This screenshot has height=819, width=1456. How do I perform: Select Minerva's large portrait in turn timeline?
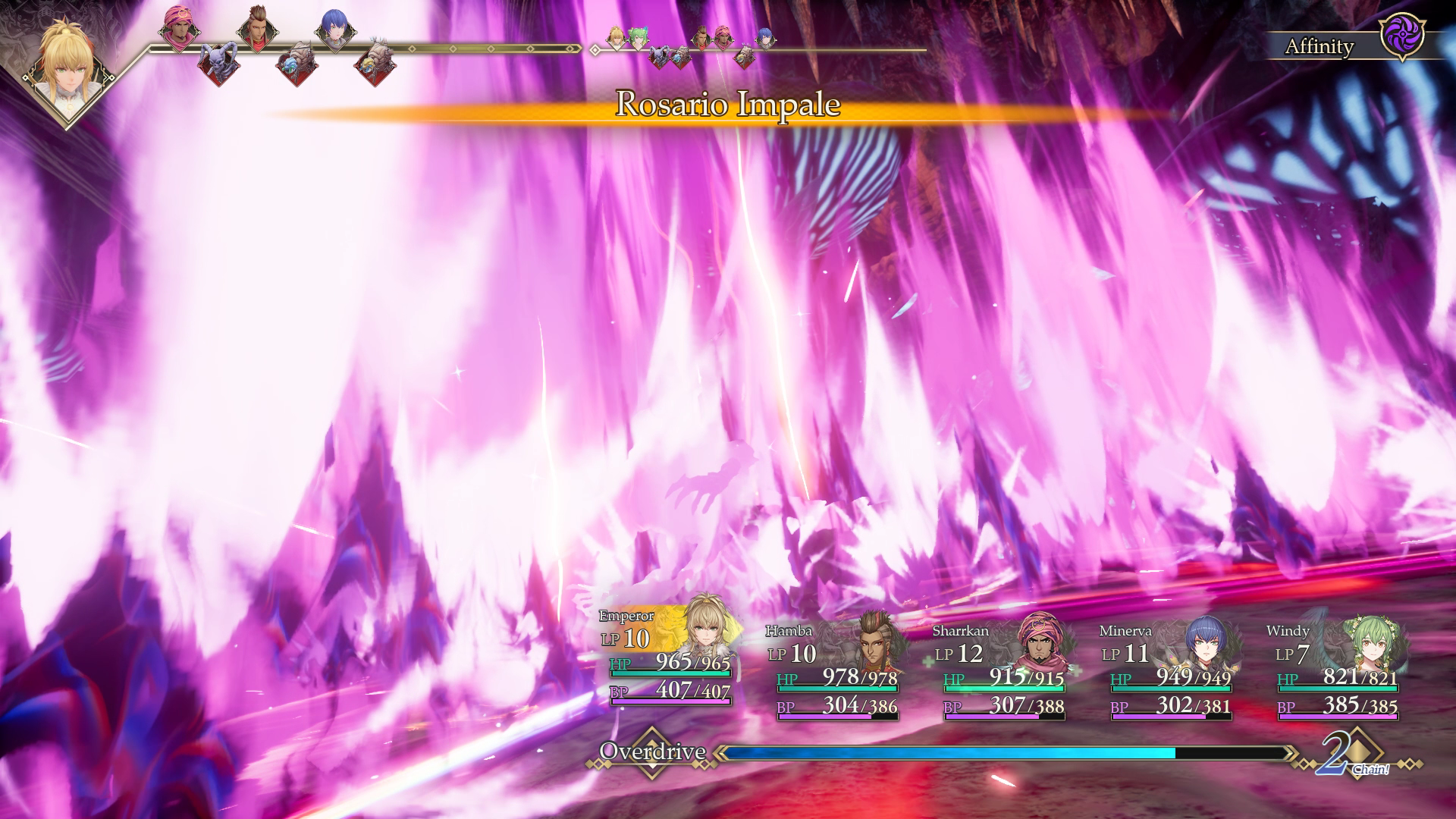335,30
